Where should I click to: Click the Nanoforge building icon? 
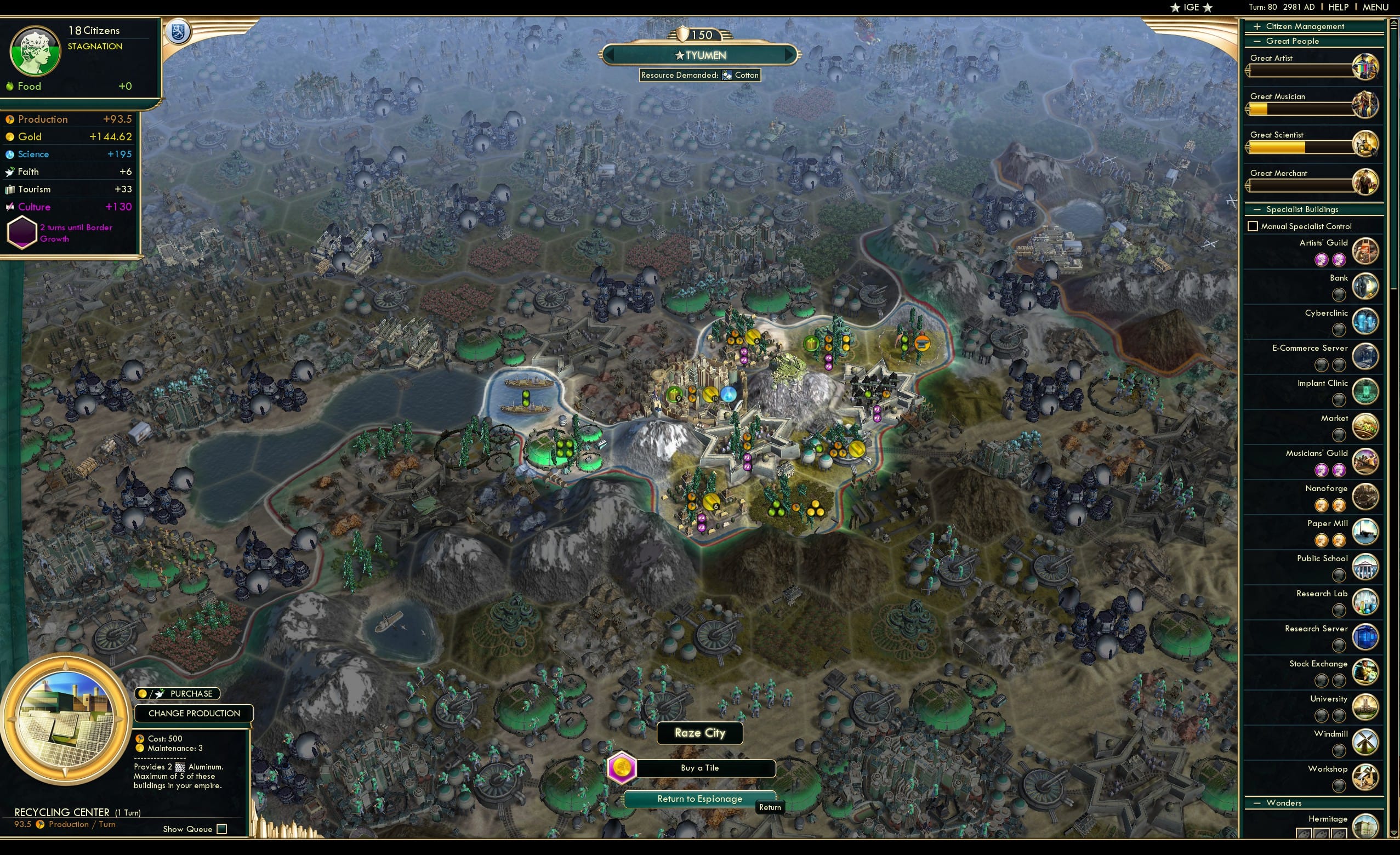(1366, 496)
